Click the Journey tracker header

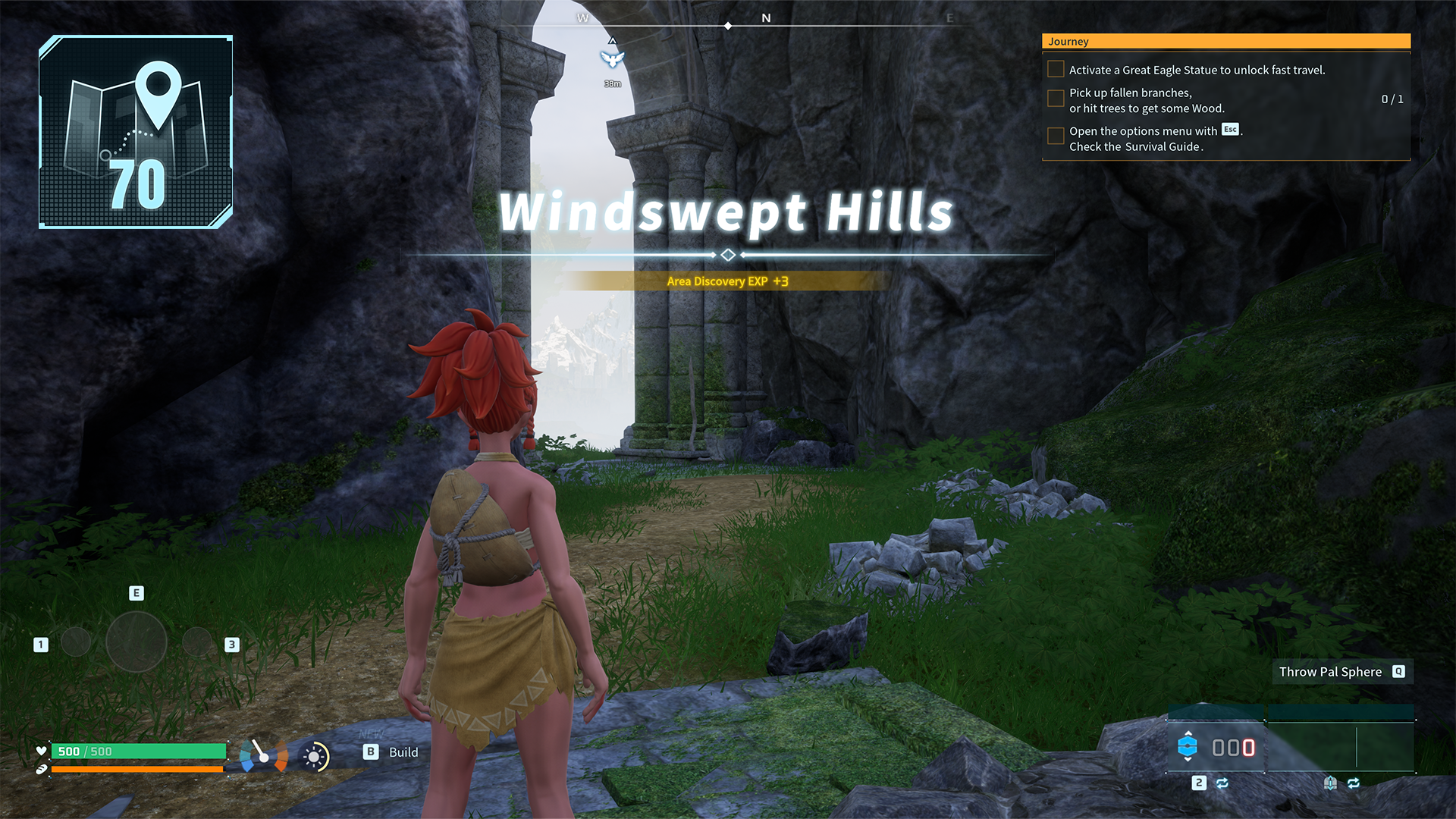pyautogui.click(x=1225, y=42)
